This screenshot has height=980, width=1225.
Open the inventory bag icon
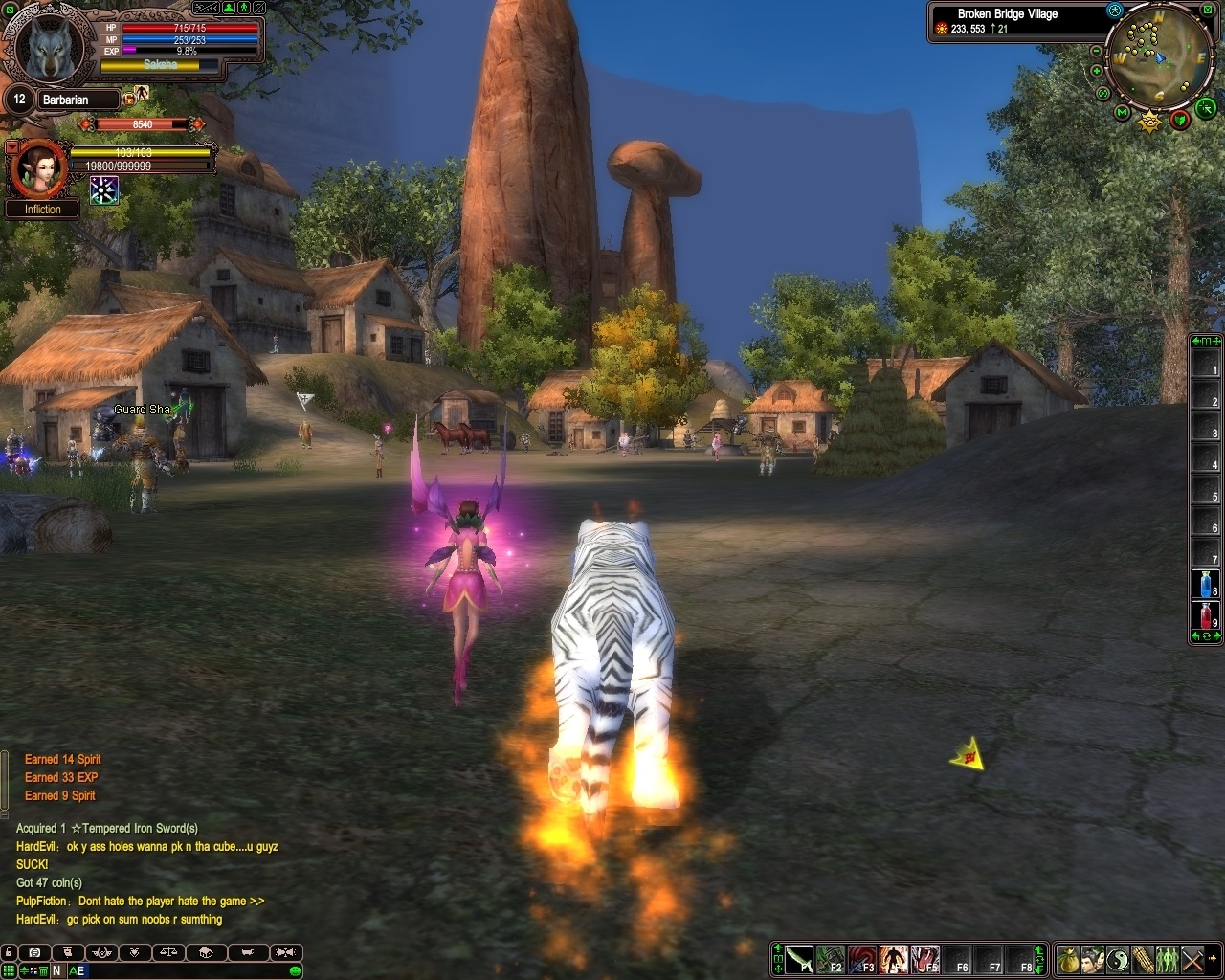point(1068,958)
